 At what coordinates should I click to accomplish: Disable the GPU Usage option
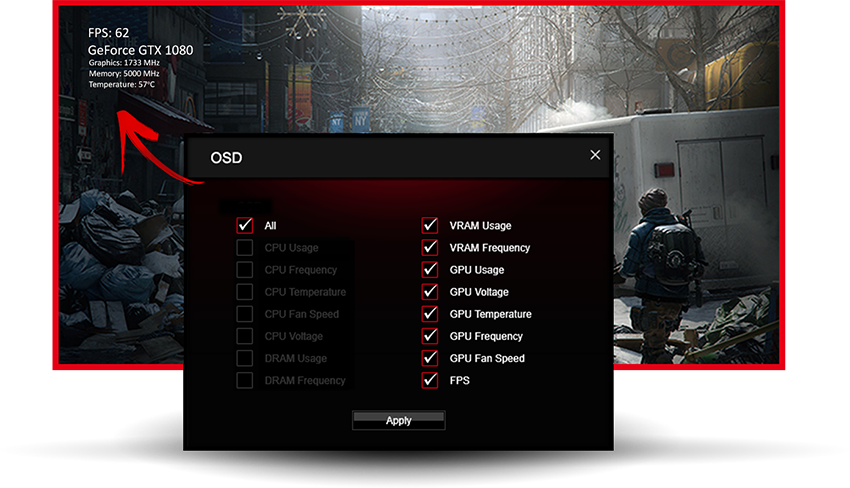[430, 270]
